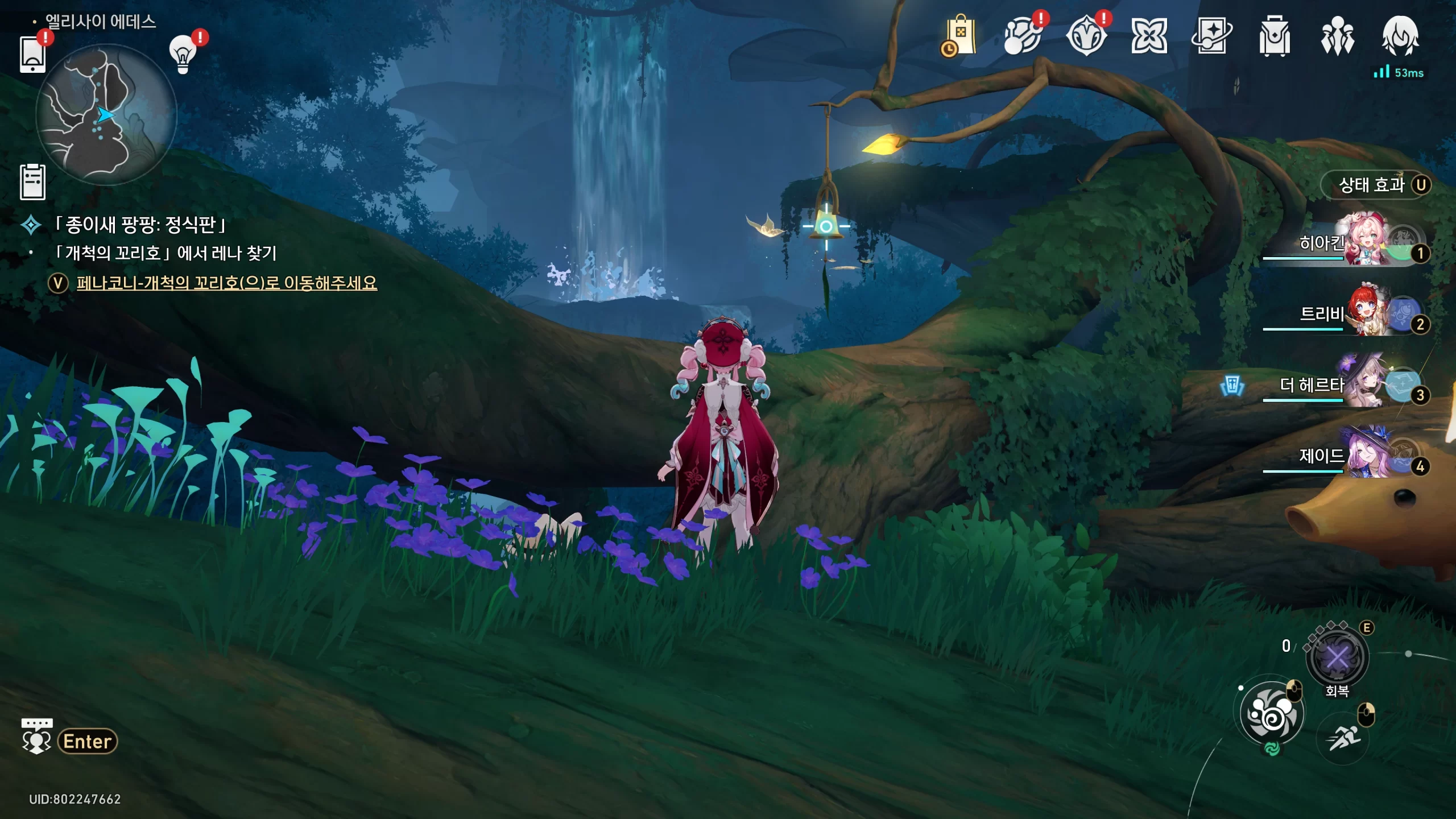The width and height of the screenshot is (1456, 819).
Task: Use the 회복 technique skill
Action: pos(1337,659)
